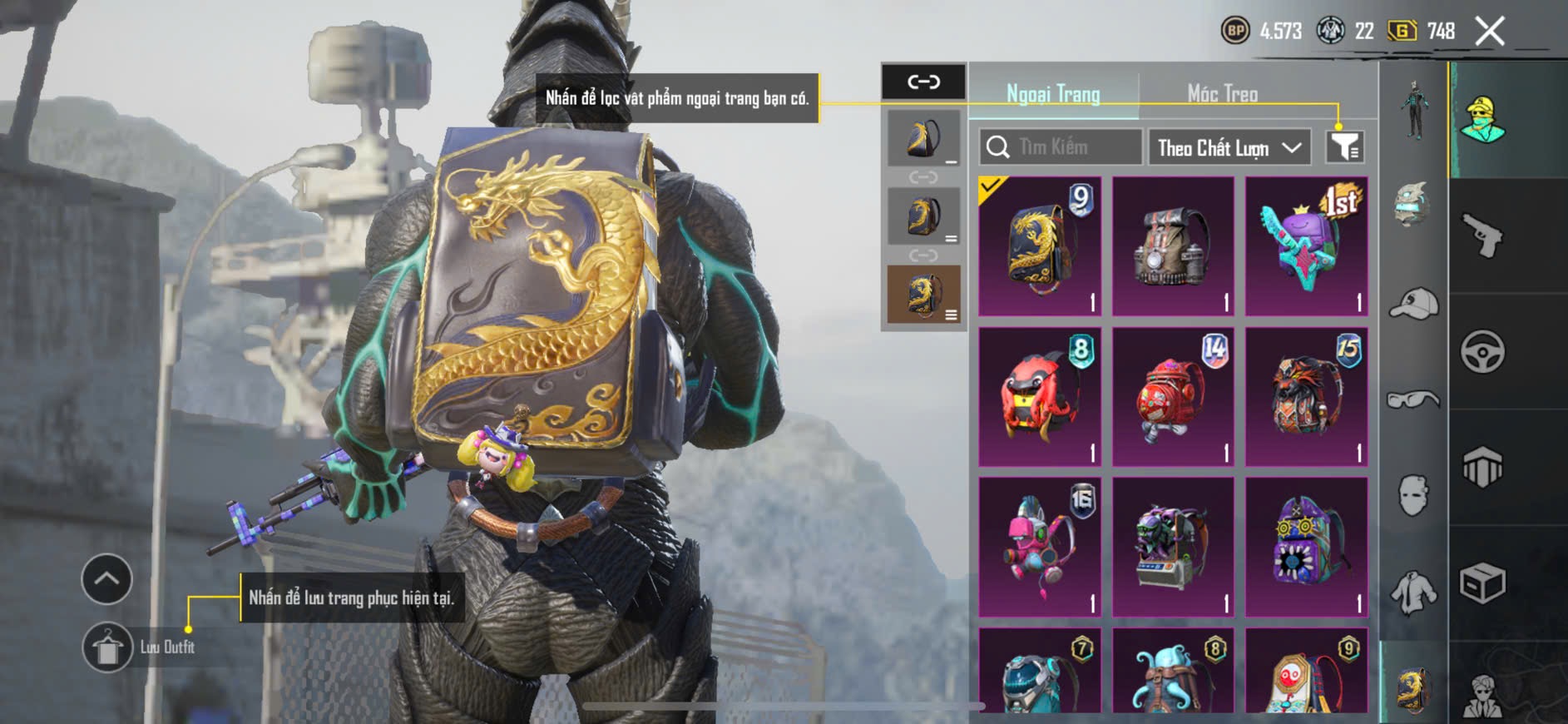
Task: Open the steering wheel vehicle category
Action: 1482,352
